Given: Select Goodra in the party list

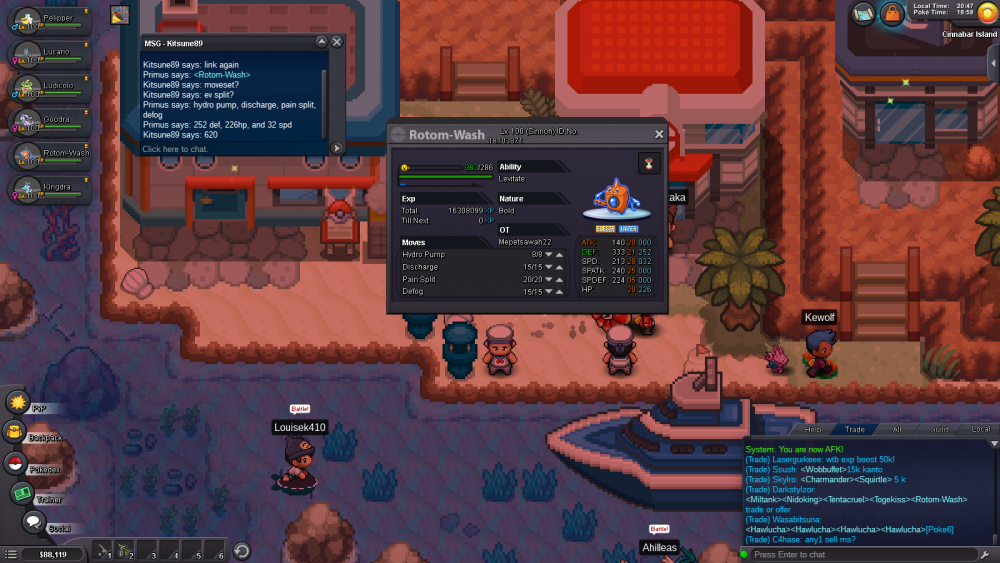Looking at the screenshot, I should tap(48, 122).
